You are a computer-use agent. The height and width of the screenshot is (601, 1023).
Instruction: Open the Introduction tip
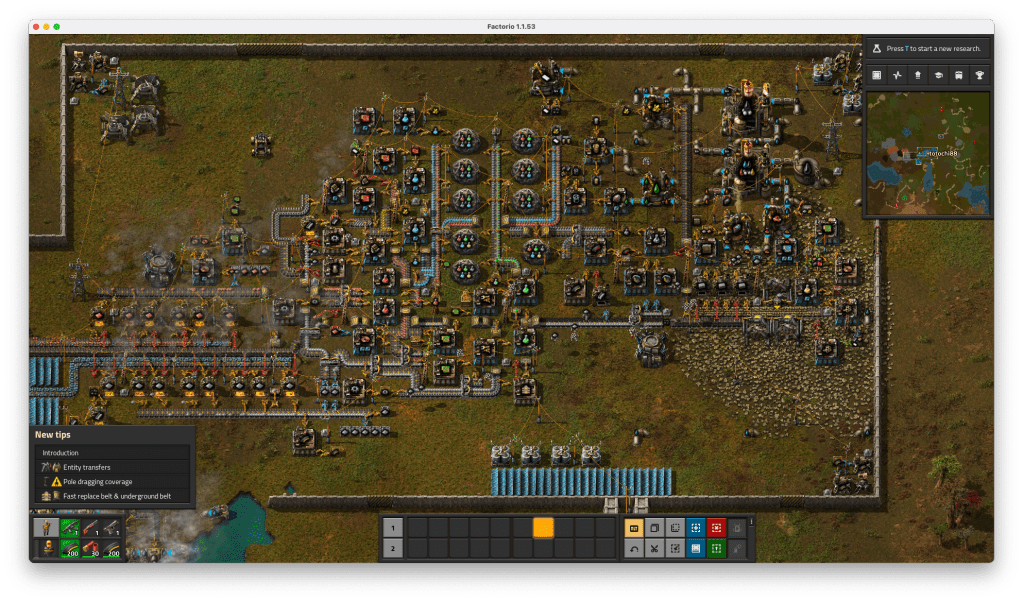[x=112, y=452]
